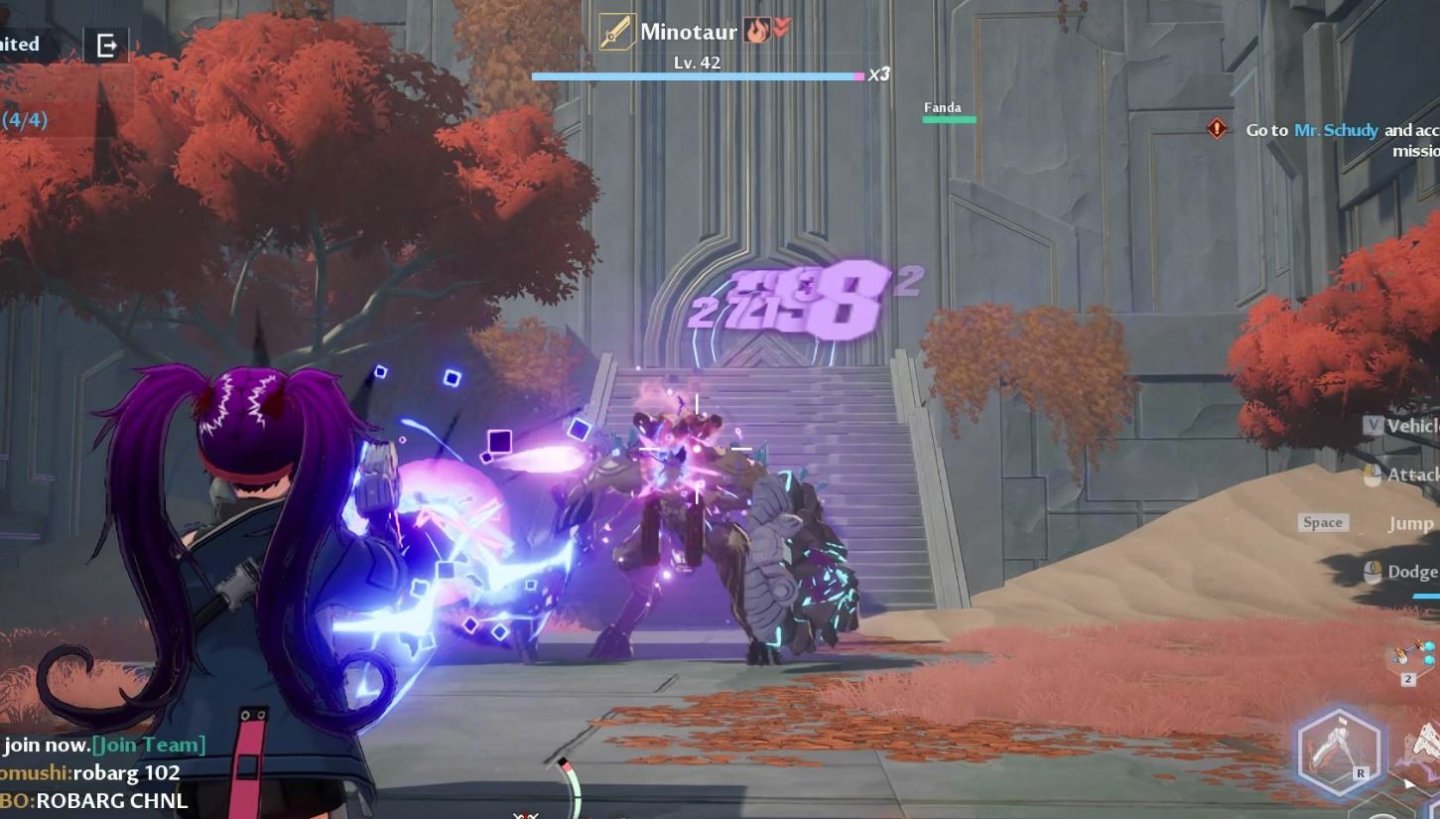Select the Minotaur boss name label
Screen dimensions: 1440x819
coord(688,31)
